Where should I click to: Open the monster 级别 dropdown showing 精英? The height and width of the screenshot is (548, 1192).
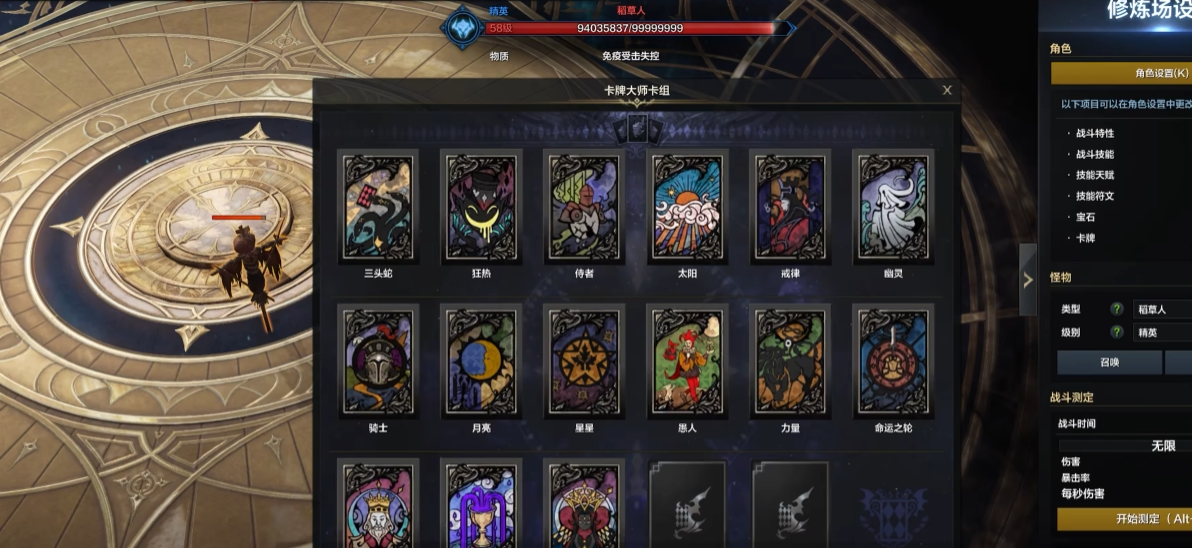1160,332
